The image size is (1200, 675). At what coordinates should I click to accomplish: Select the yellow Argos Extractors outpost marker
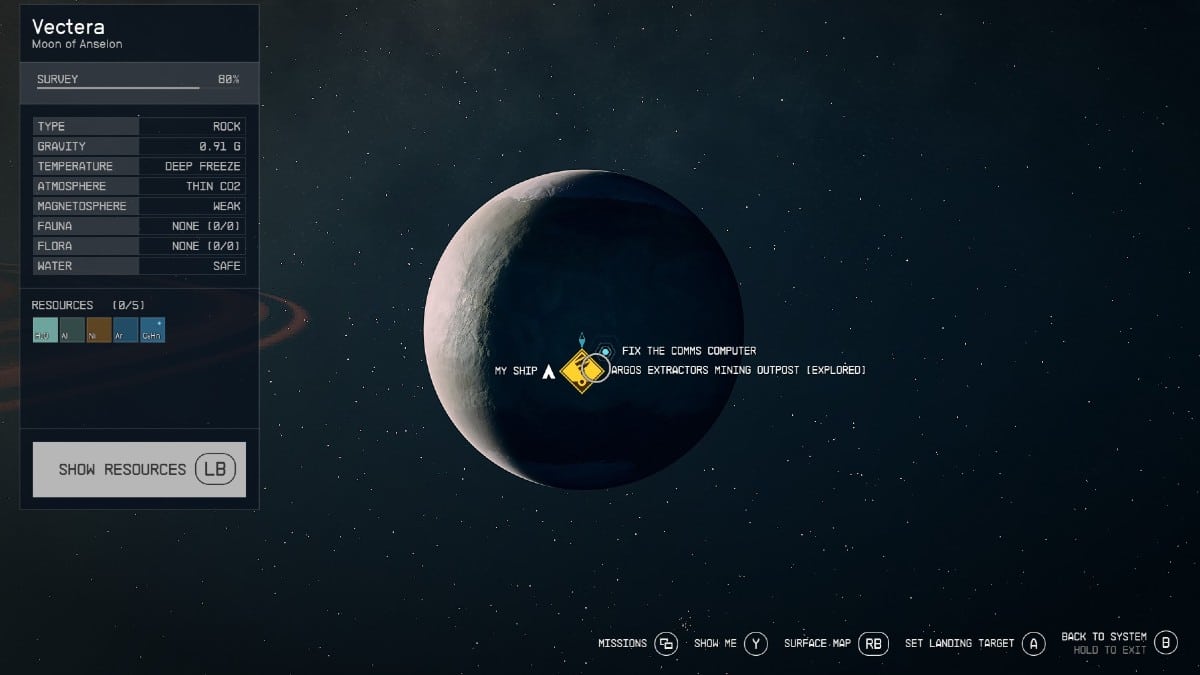[580, 372]
